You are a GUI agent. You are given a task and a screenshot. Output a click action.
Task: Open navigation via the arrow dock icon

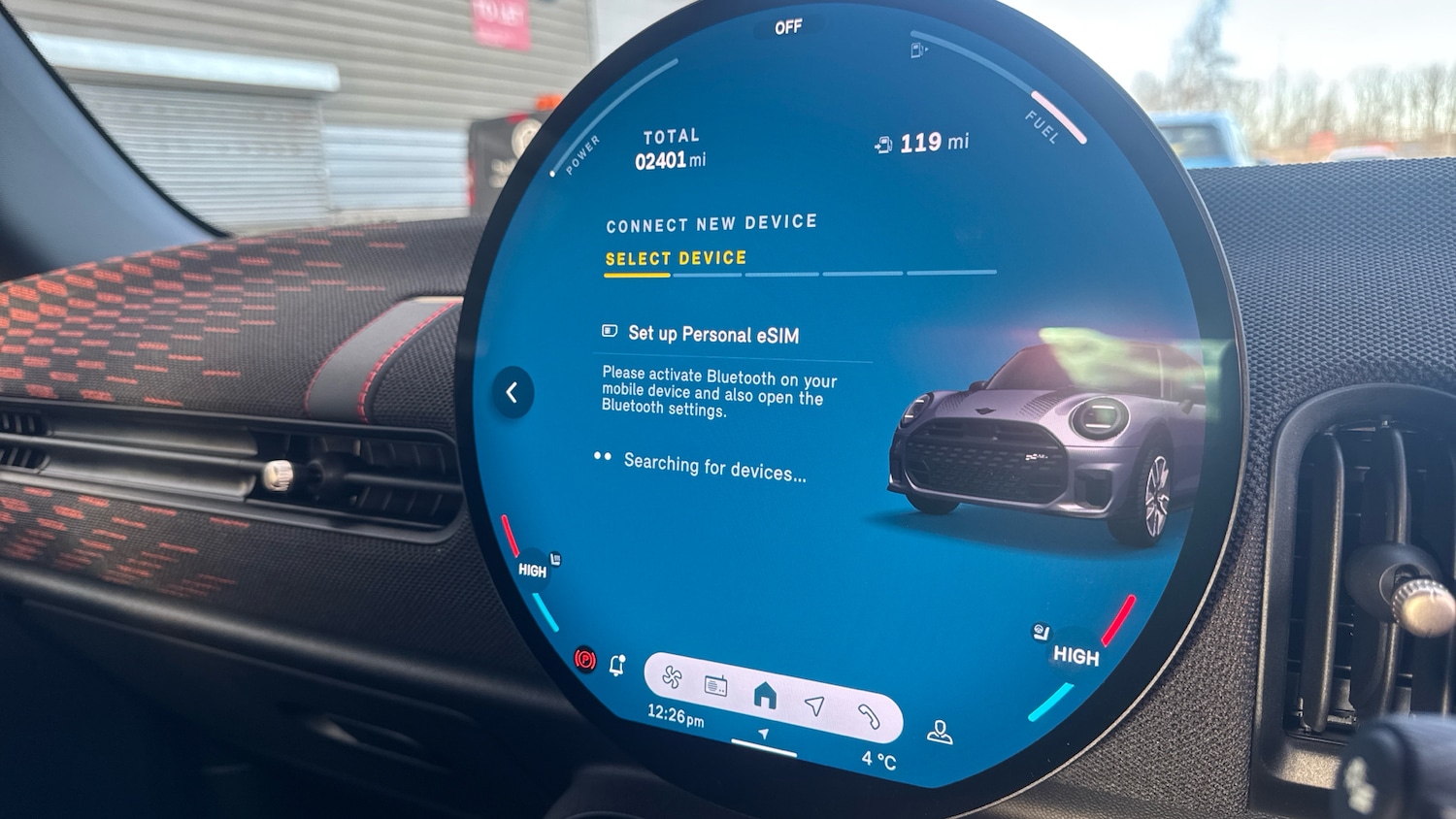[x=814, y=705]
